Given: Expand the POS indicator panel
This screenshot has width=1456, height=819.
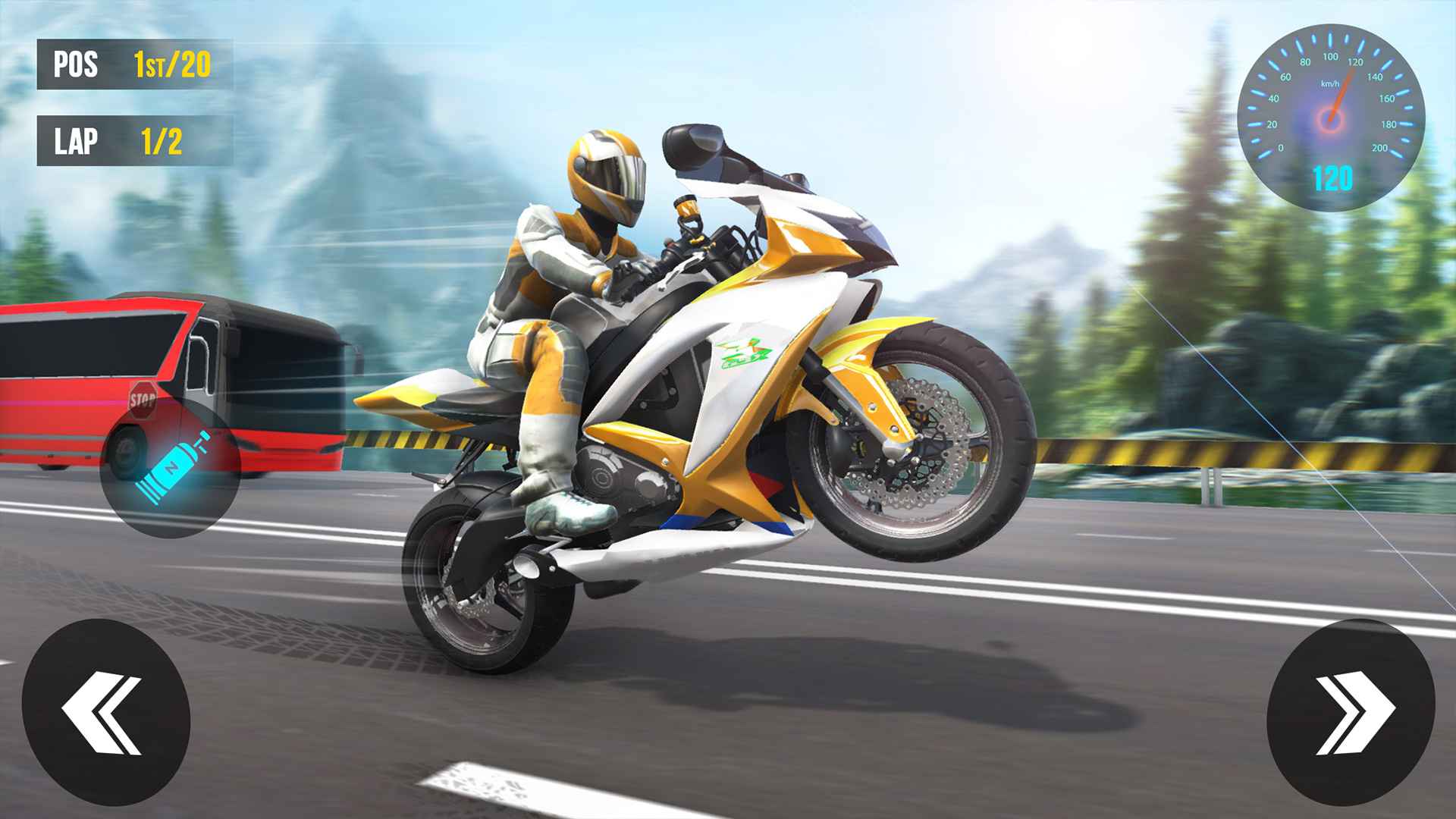Looking at the screenshot, I should pyautogui.click(x=129, y=65).
